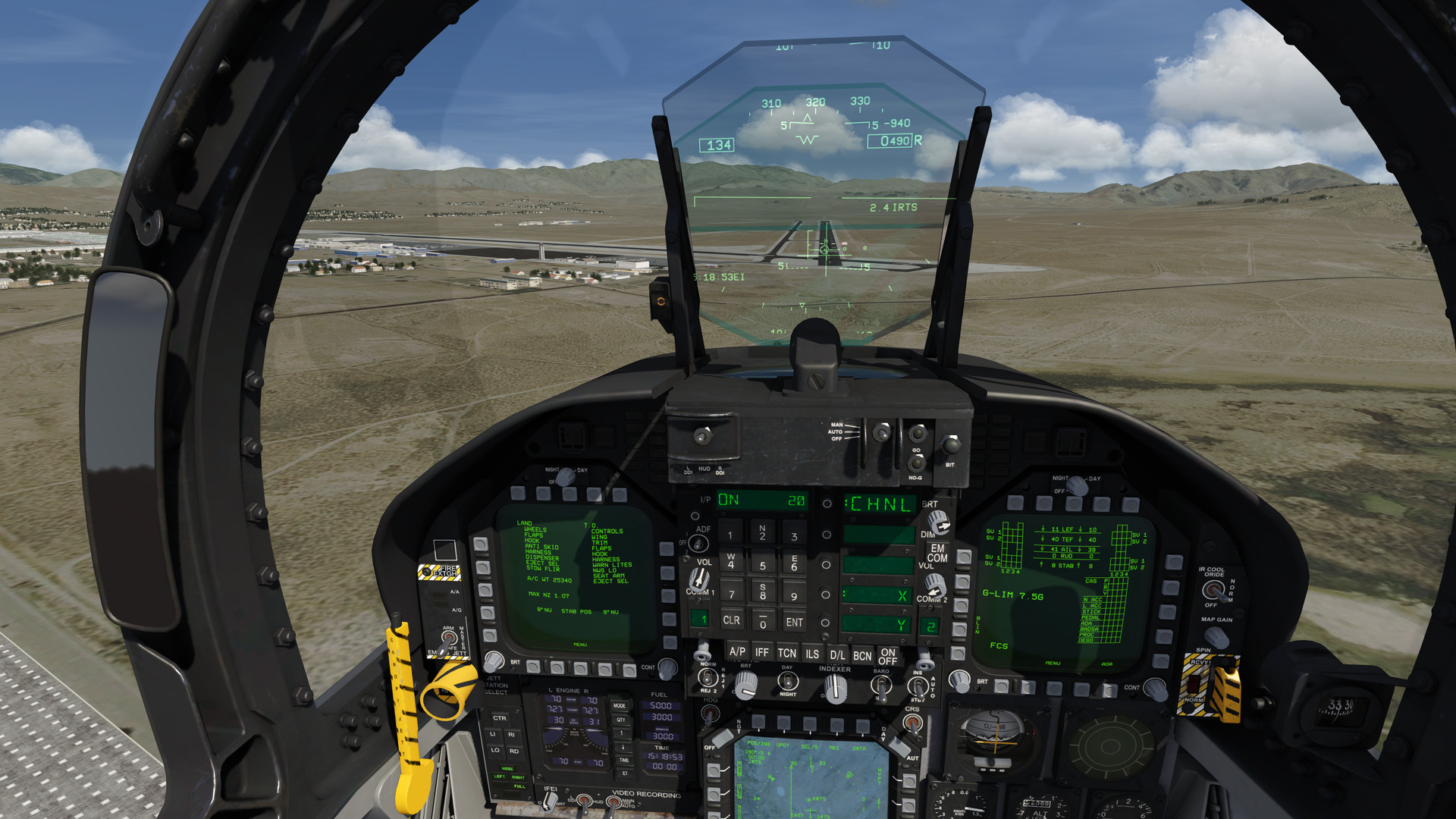
Task: Select DATA on the AMPCD top row
Action: pos(862,724)
